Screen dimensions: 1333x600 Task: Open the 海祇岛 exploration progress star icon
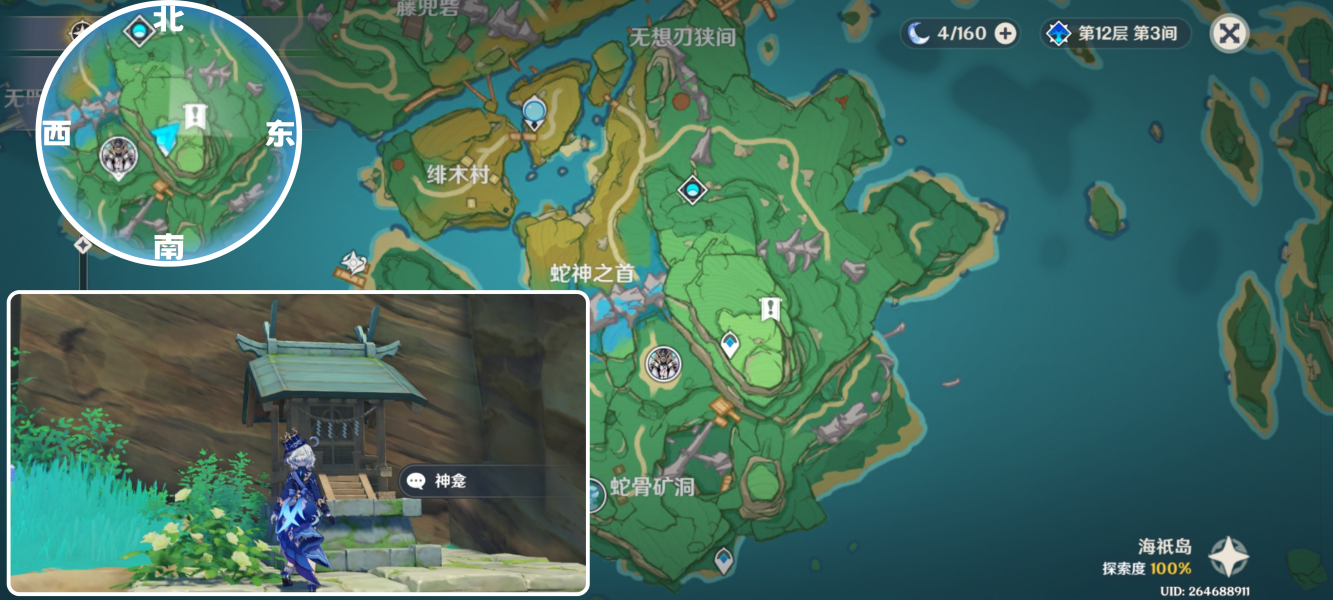pyautogui.click(x=1227, y=557)
